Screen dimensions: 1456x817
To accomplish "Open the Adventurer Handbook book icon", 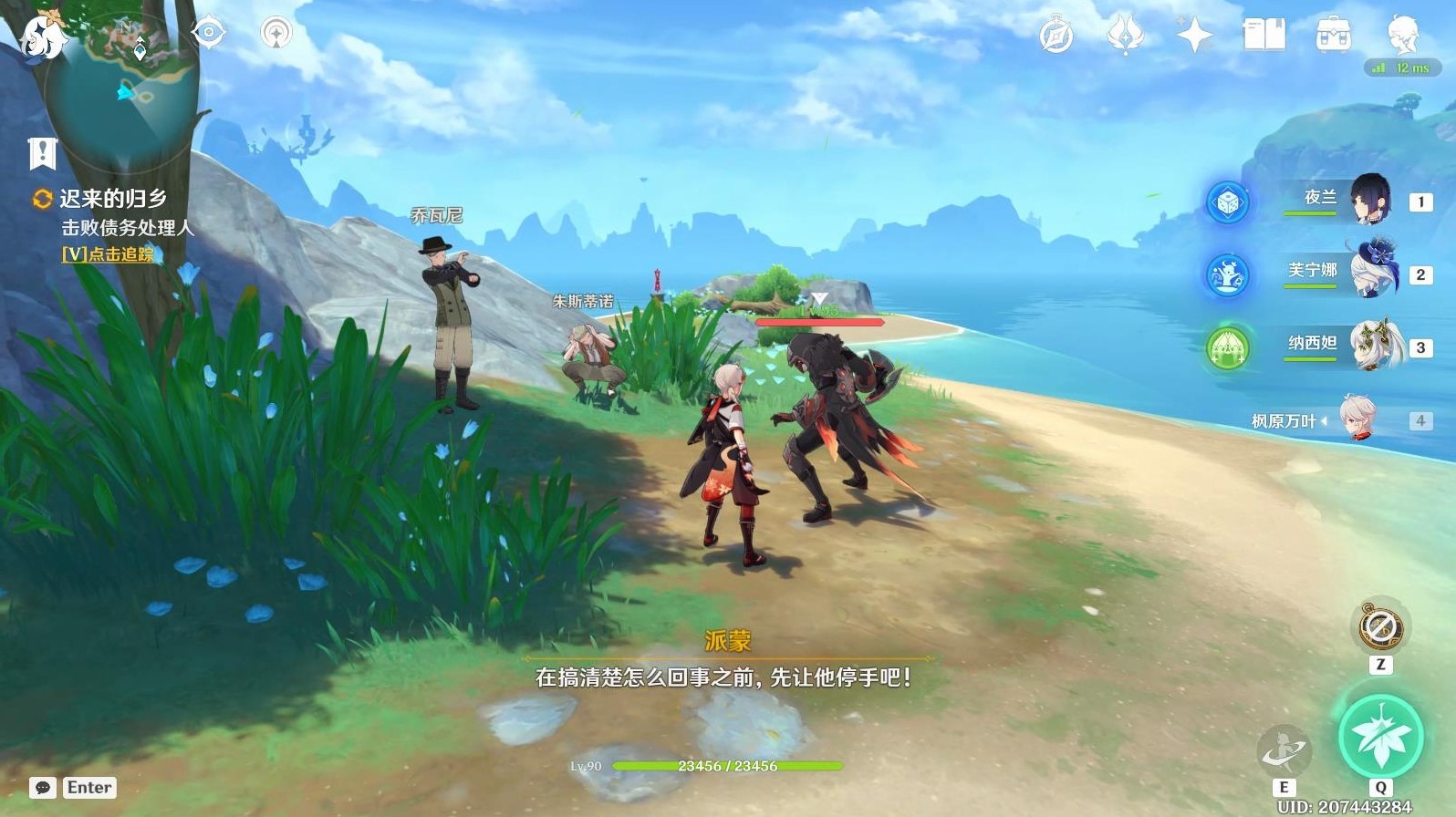I will click(x=1263, y=34).
